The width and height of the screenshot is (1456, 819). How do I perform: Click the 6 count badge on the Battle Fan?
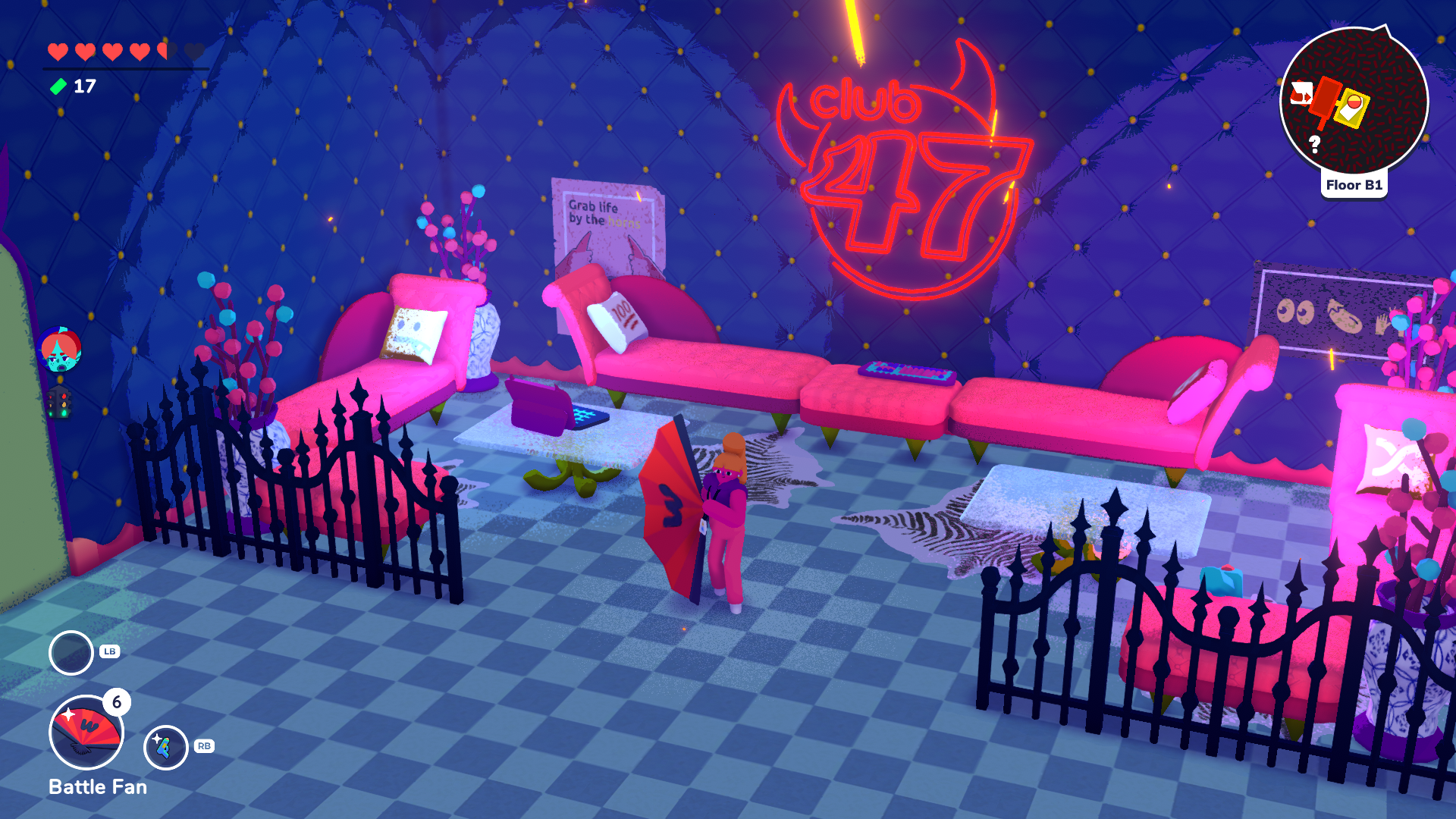[x=118, y=703]
